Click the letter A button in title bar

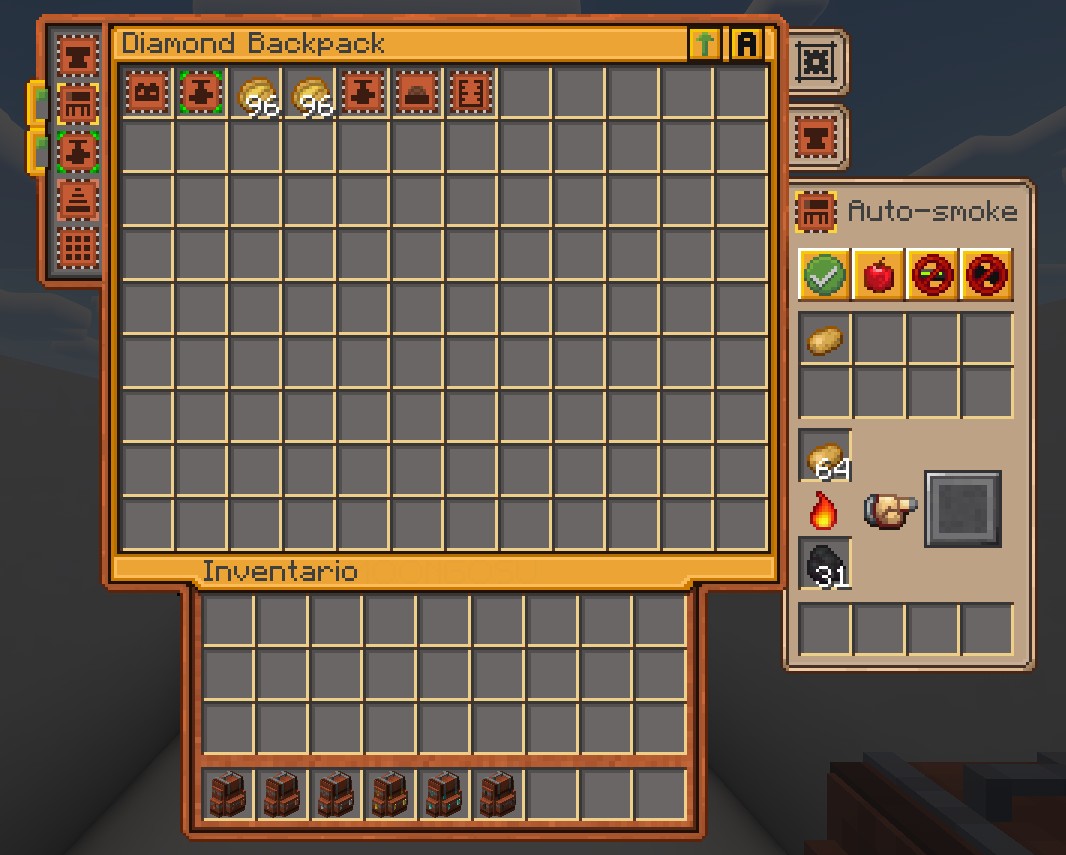tap(747, 44)
